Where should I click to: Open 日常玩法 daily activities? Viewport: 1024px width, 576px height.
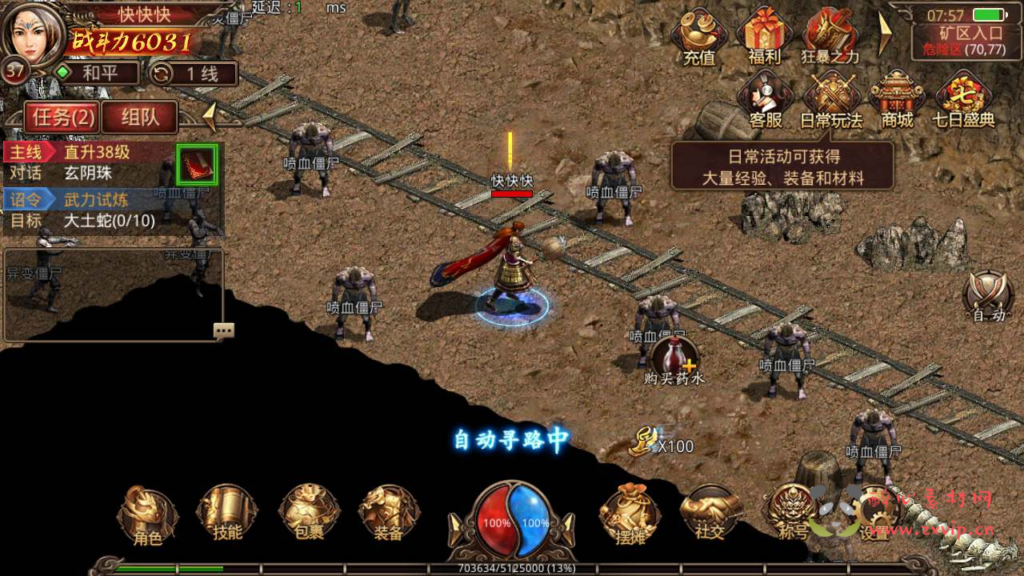(x=831, y=99)
